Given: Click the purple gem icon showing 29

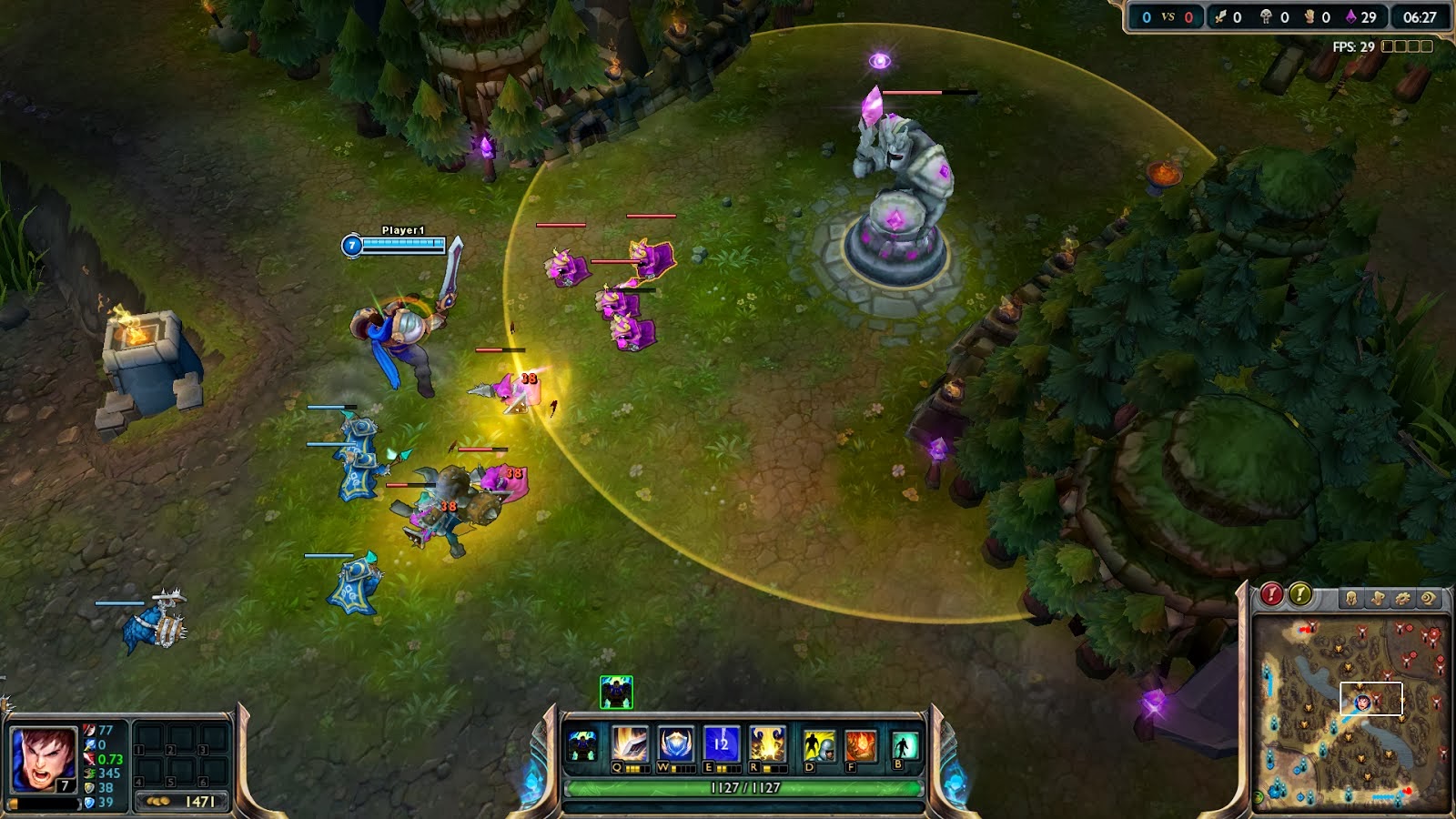Looking at the screenshot, I should (1350, 15).
